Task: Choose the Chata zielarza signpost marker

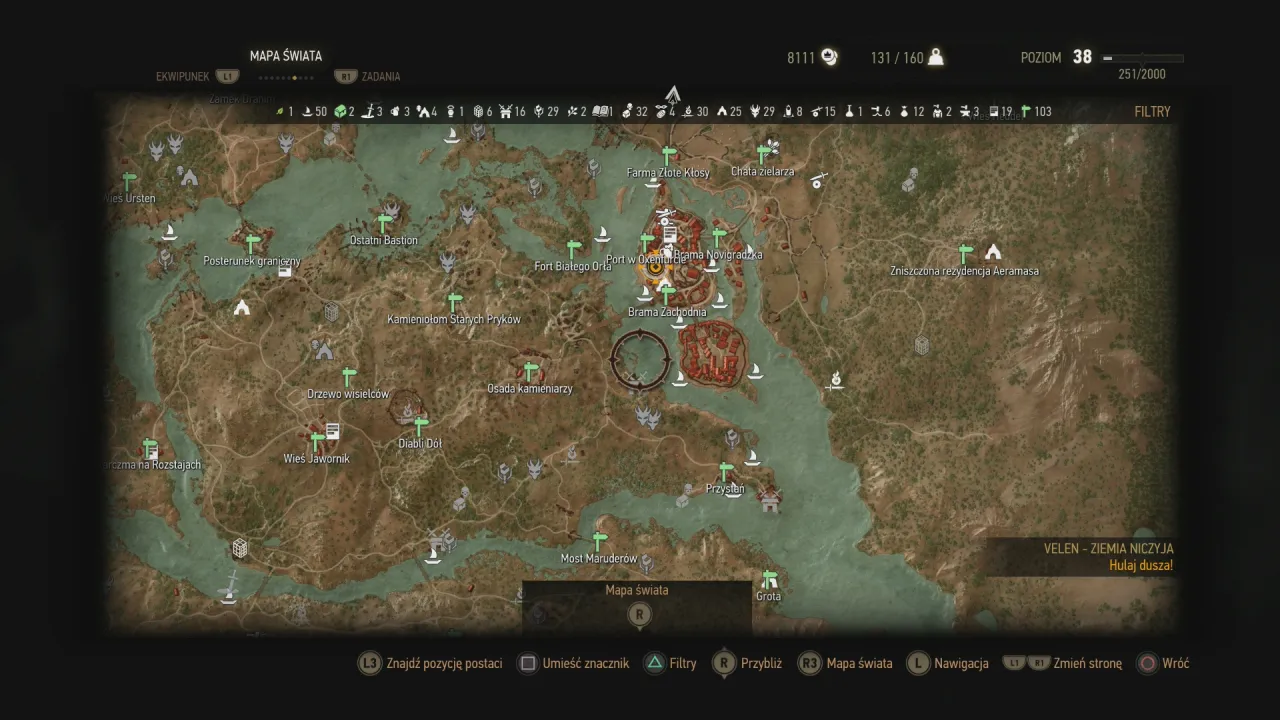Action: point(764,154)
